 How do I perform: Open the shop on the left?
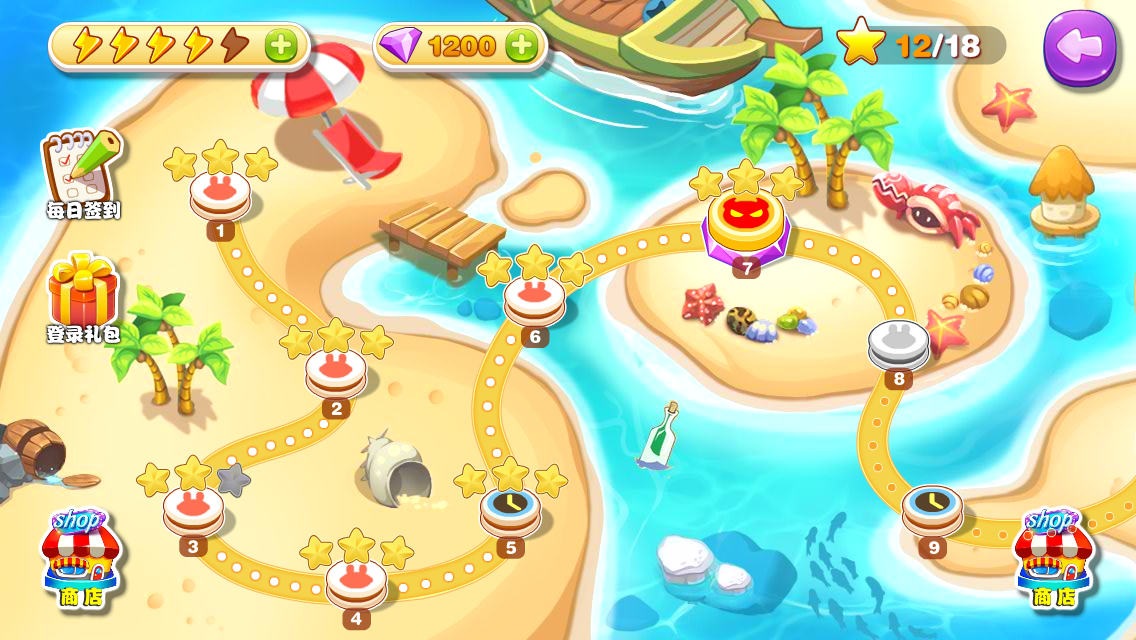pyautogui.click(x=79, y=557)
